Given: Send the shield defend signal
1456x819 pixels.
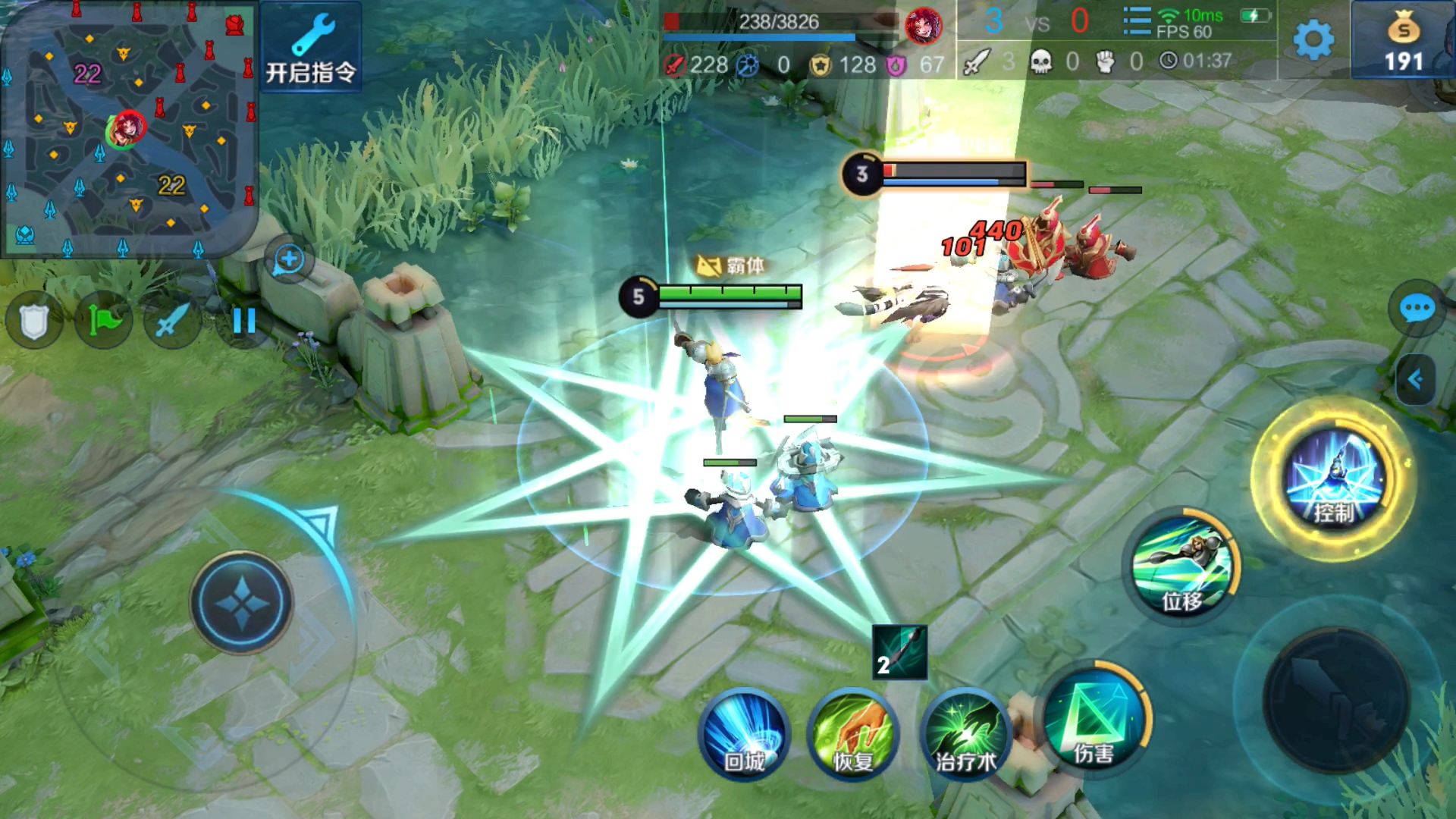Looking at the screenshot, I should click(x=33, y=322).
